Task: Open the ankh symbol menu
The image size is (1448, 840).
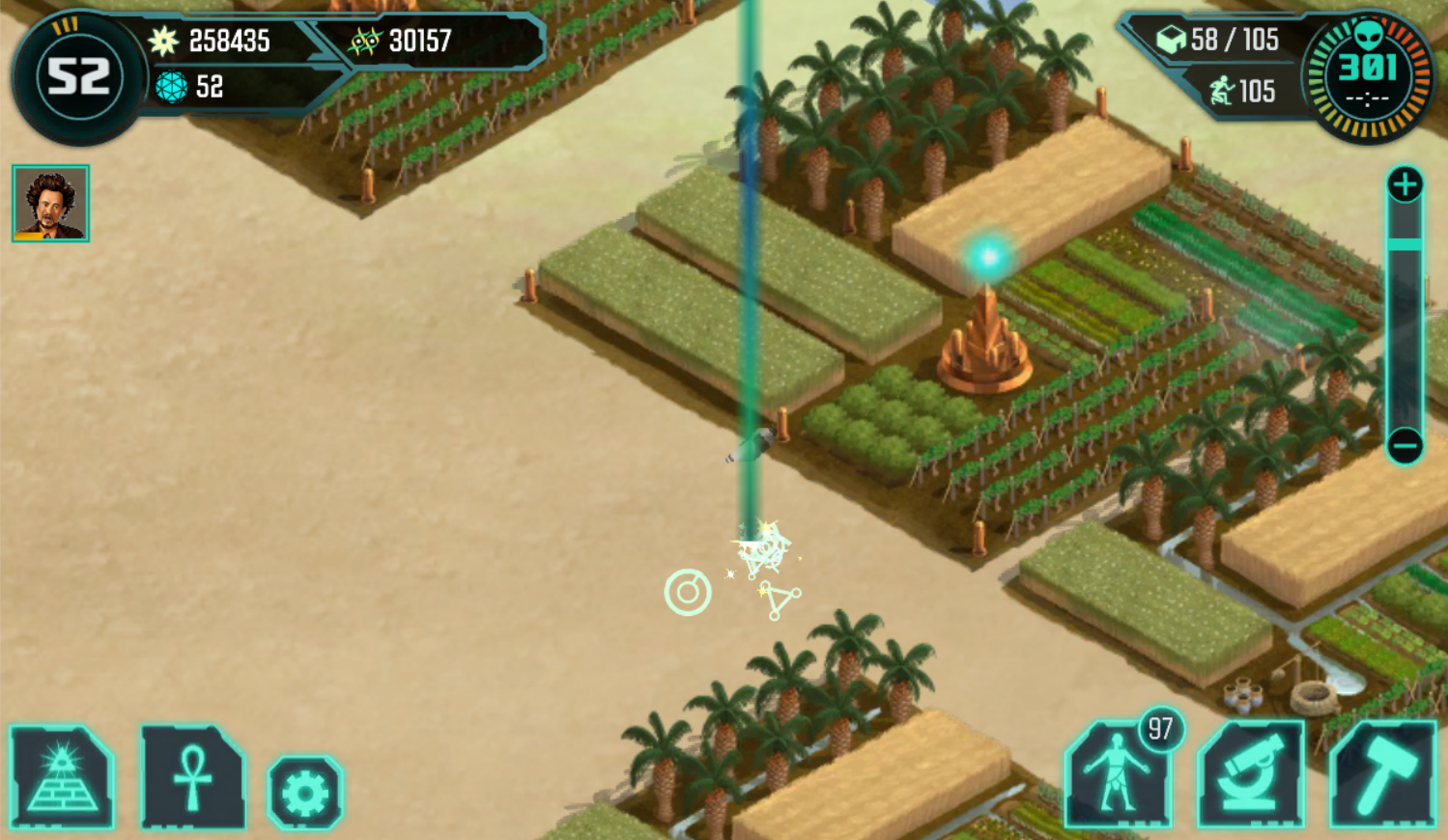Action: click(192, 778)
